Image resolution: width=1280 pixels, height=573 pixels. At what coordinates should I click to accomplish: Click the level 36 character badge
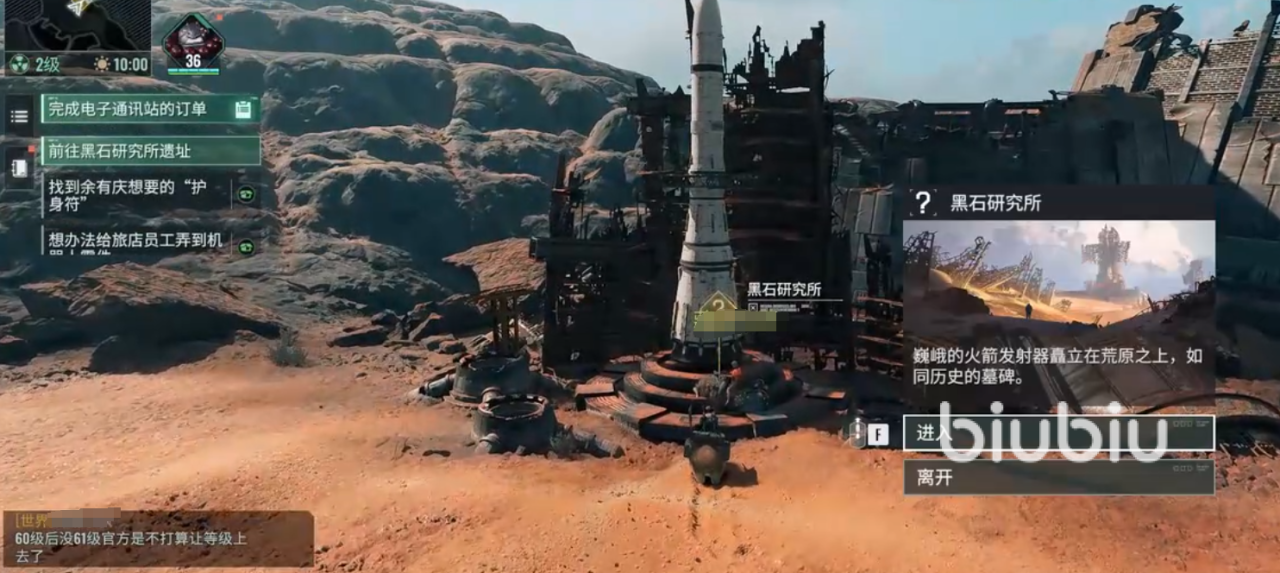click(x=193, y=44)
